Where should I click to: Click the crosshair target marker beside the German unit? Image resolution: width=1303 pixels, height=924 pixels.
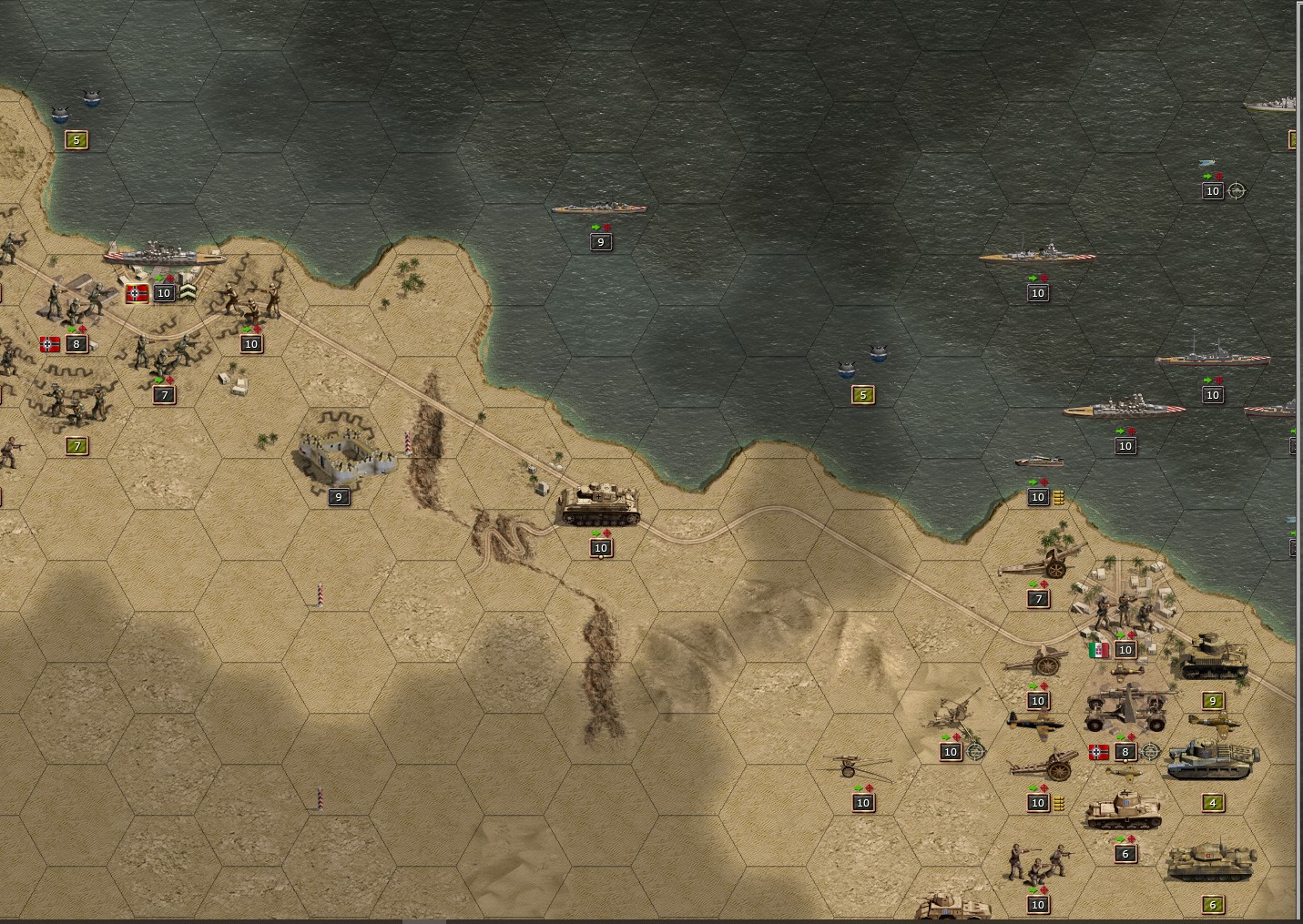tap(1149, 750)
